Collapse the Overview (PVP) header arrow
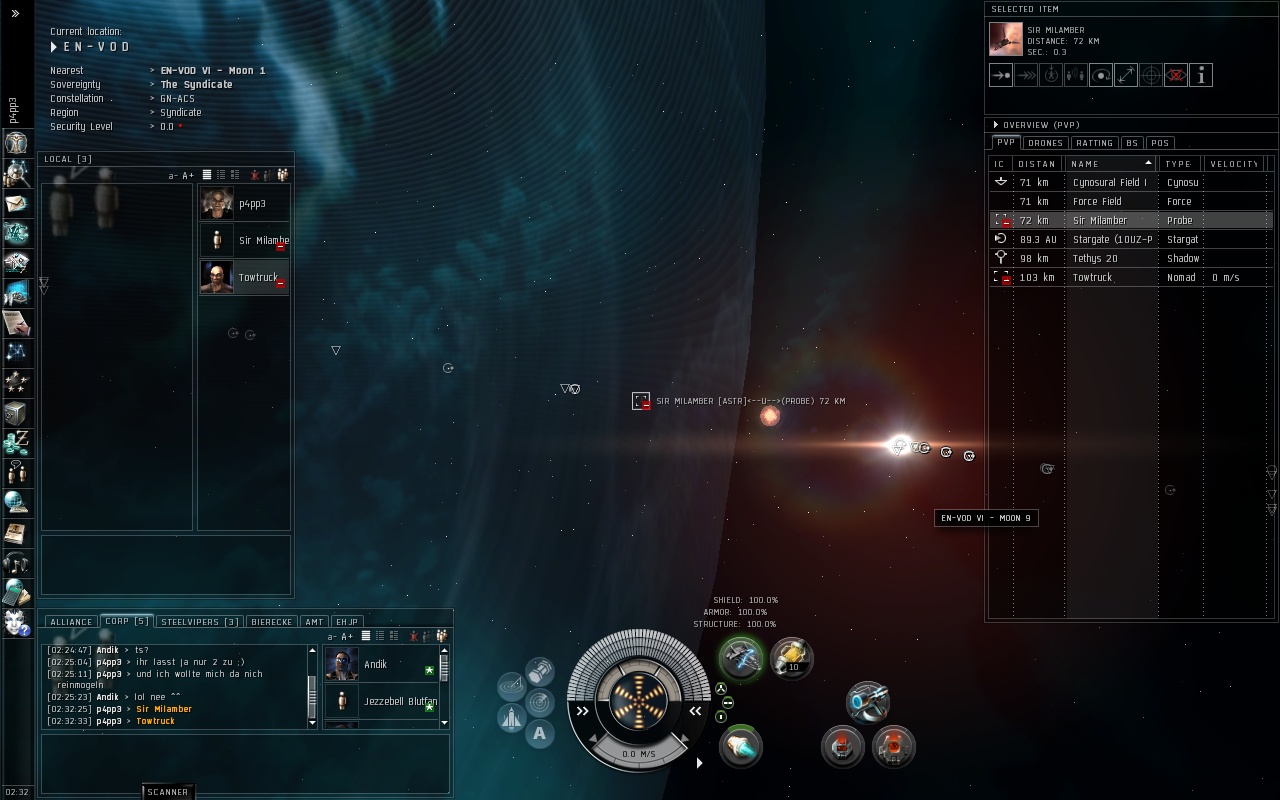 [x=996, y=125]
